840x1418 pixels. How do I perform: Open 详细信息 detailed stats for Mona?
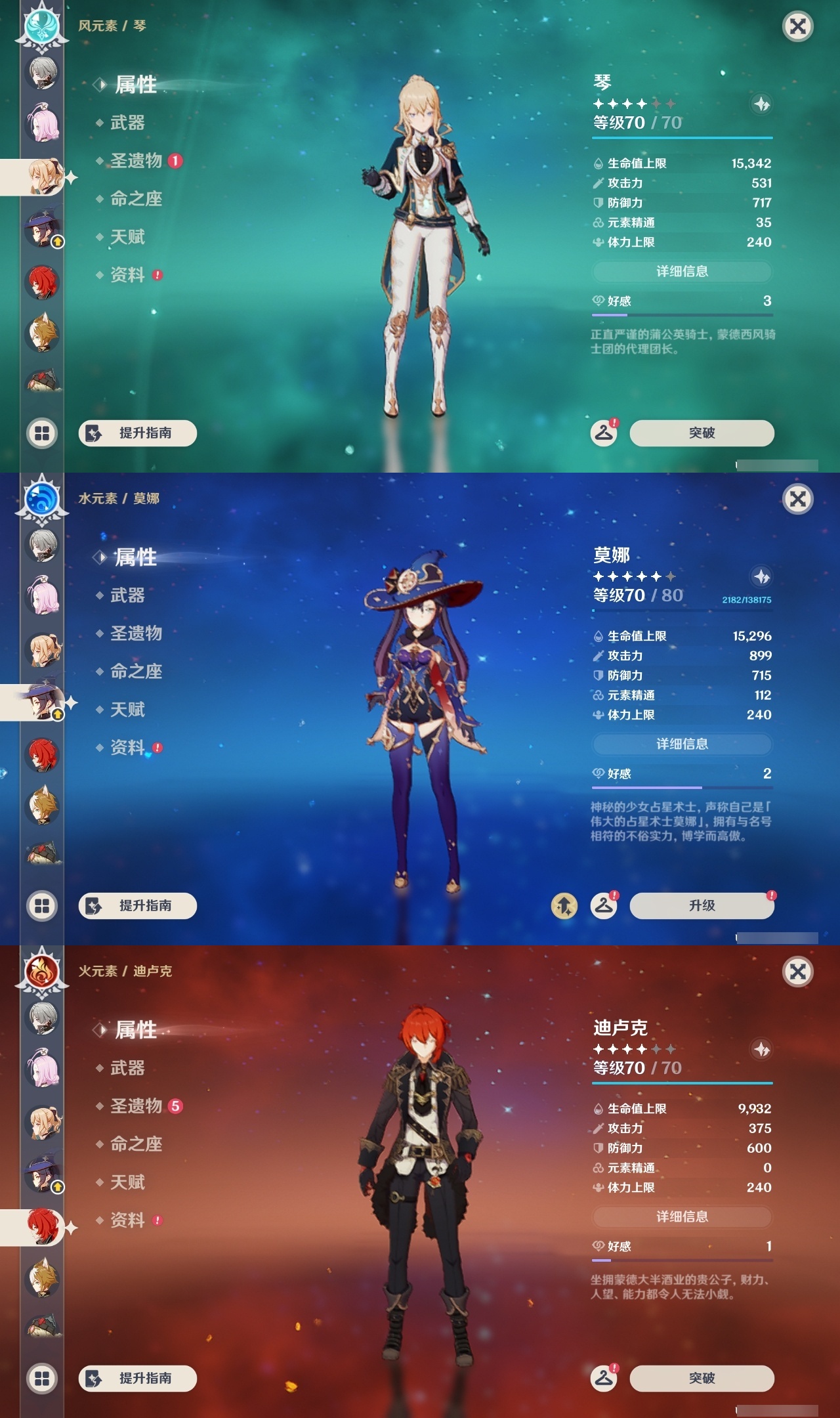(682, 744)
